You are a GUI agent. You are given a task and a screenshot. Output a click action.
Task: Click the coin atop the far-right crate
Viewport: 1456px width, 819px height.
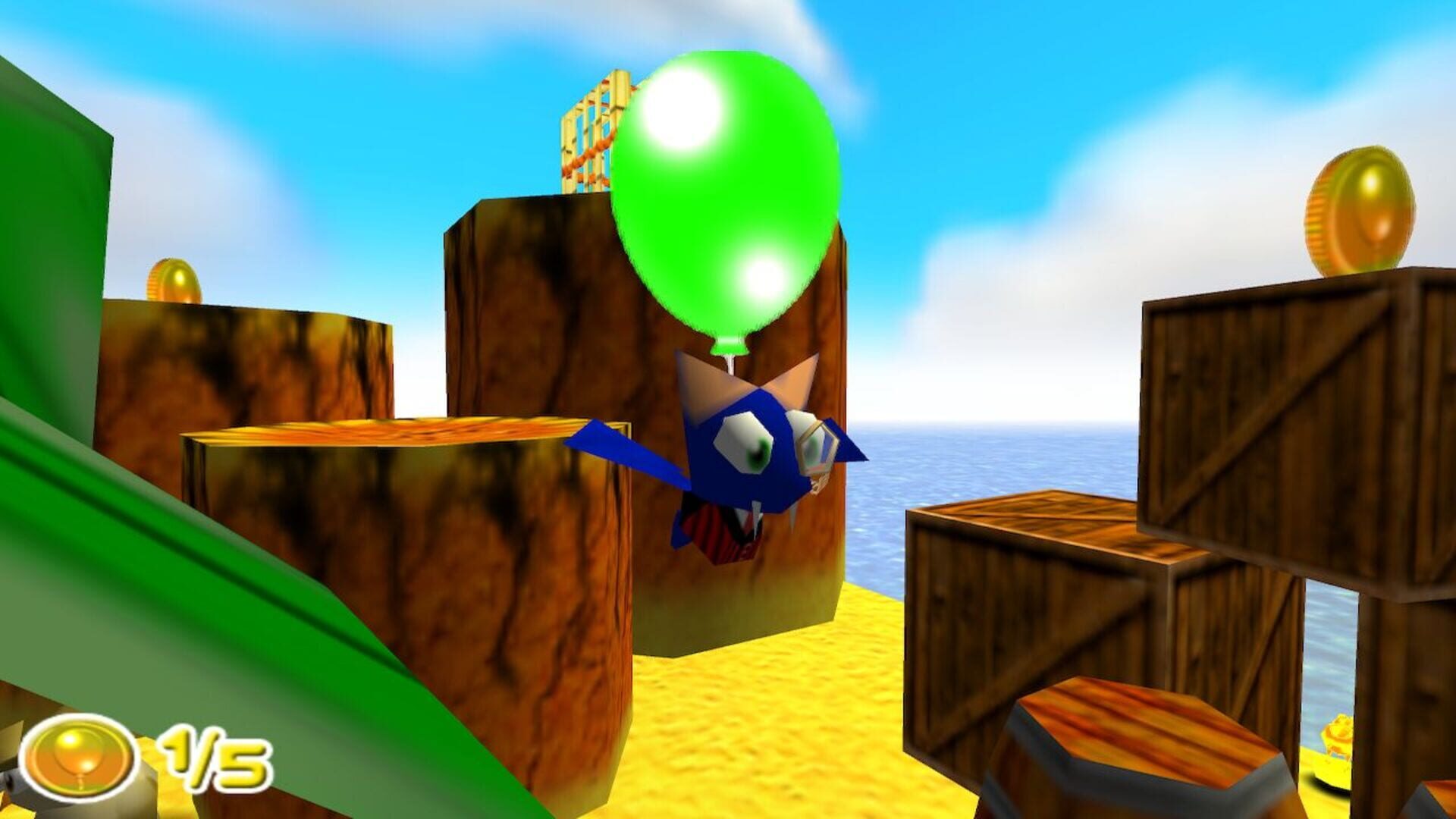(1363, 209)
